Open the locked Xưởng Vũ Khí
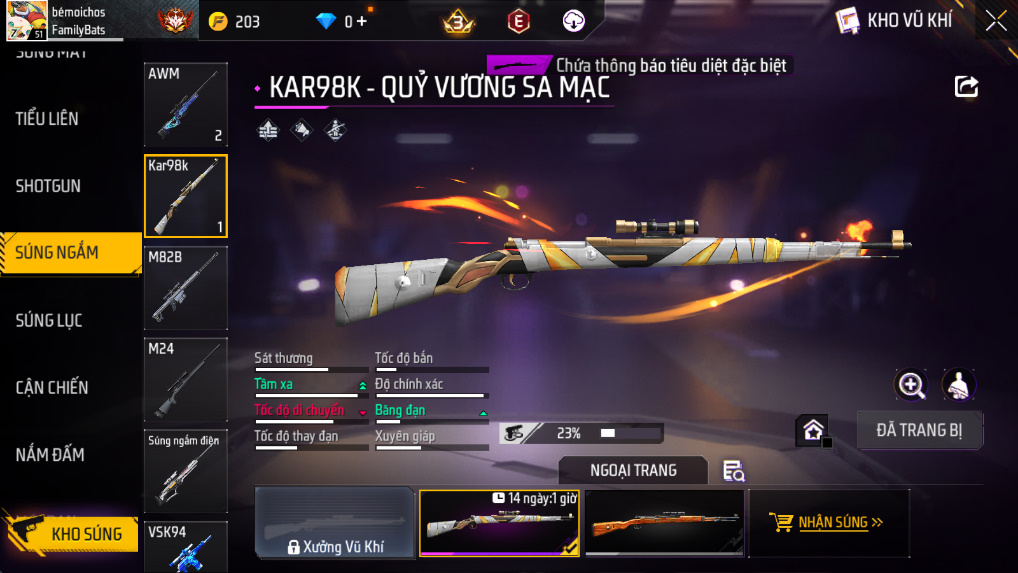The image size is (1018, 573). pos(335,523)
